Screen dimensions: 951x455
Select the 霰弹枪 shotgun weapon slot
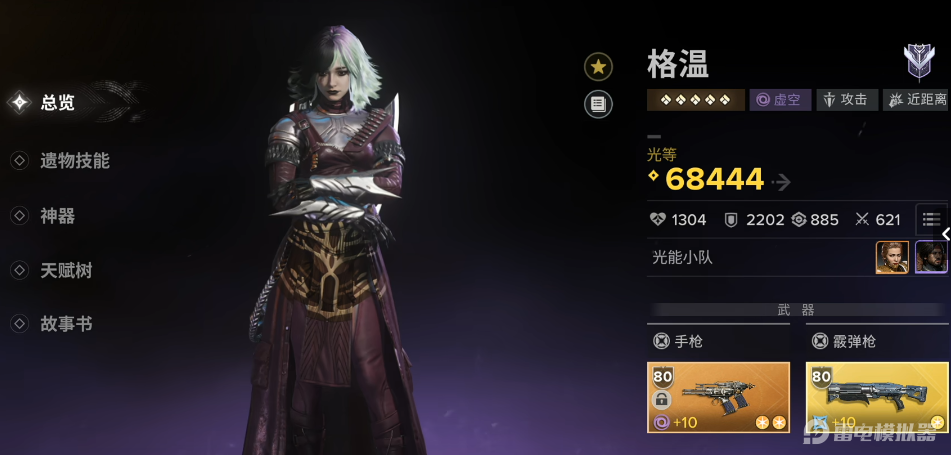coord(877,397)
